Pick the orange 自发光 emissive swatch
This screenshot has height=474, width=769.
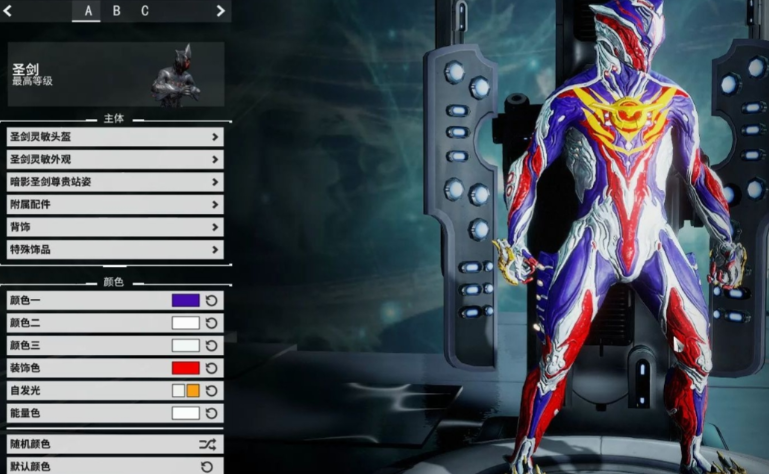coord(193,390)
